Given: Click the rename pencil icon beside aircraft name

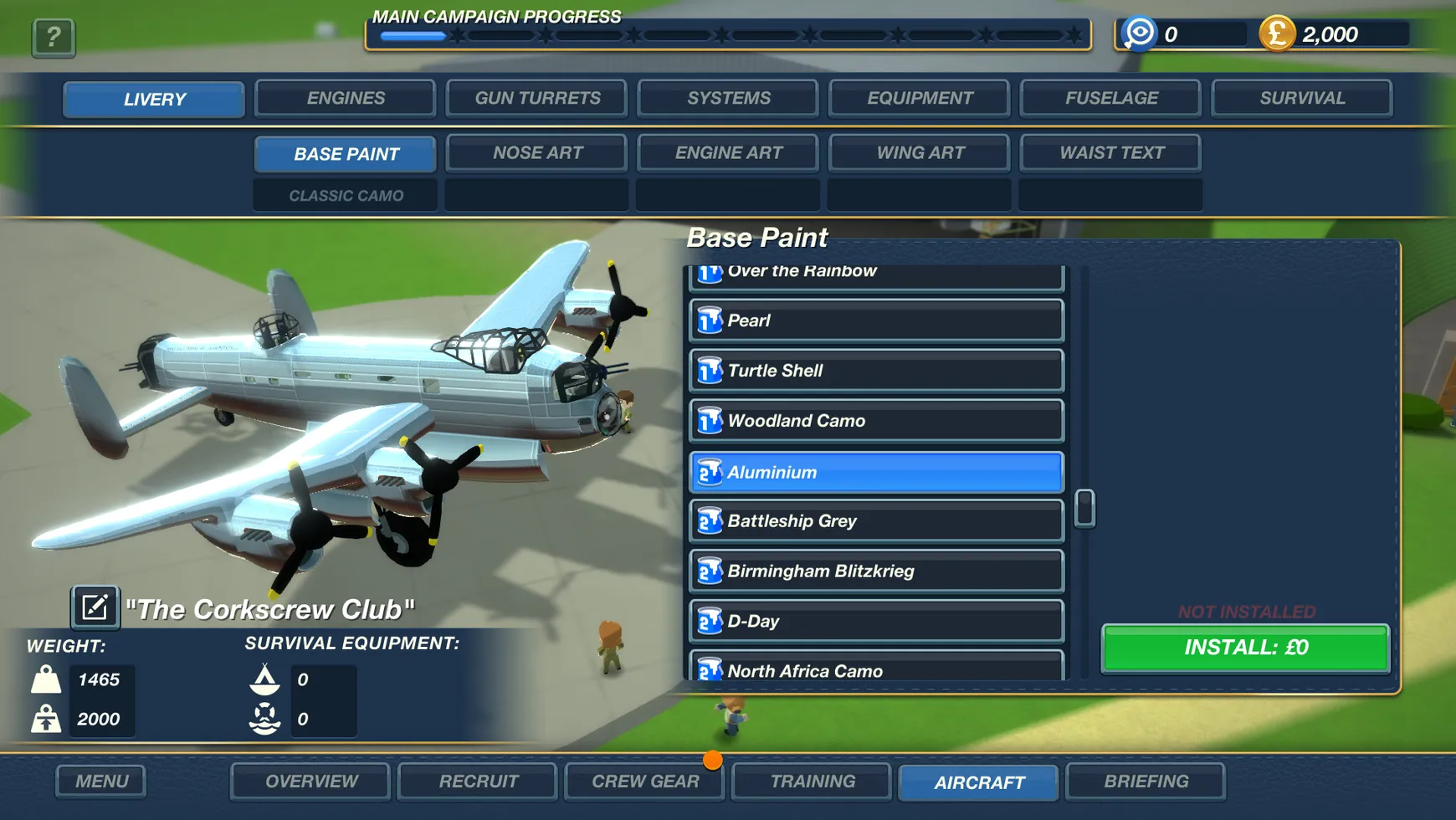Looking at the screenshot, I should point(94,607).
